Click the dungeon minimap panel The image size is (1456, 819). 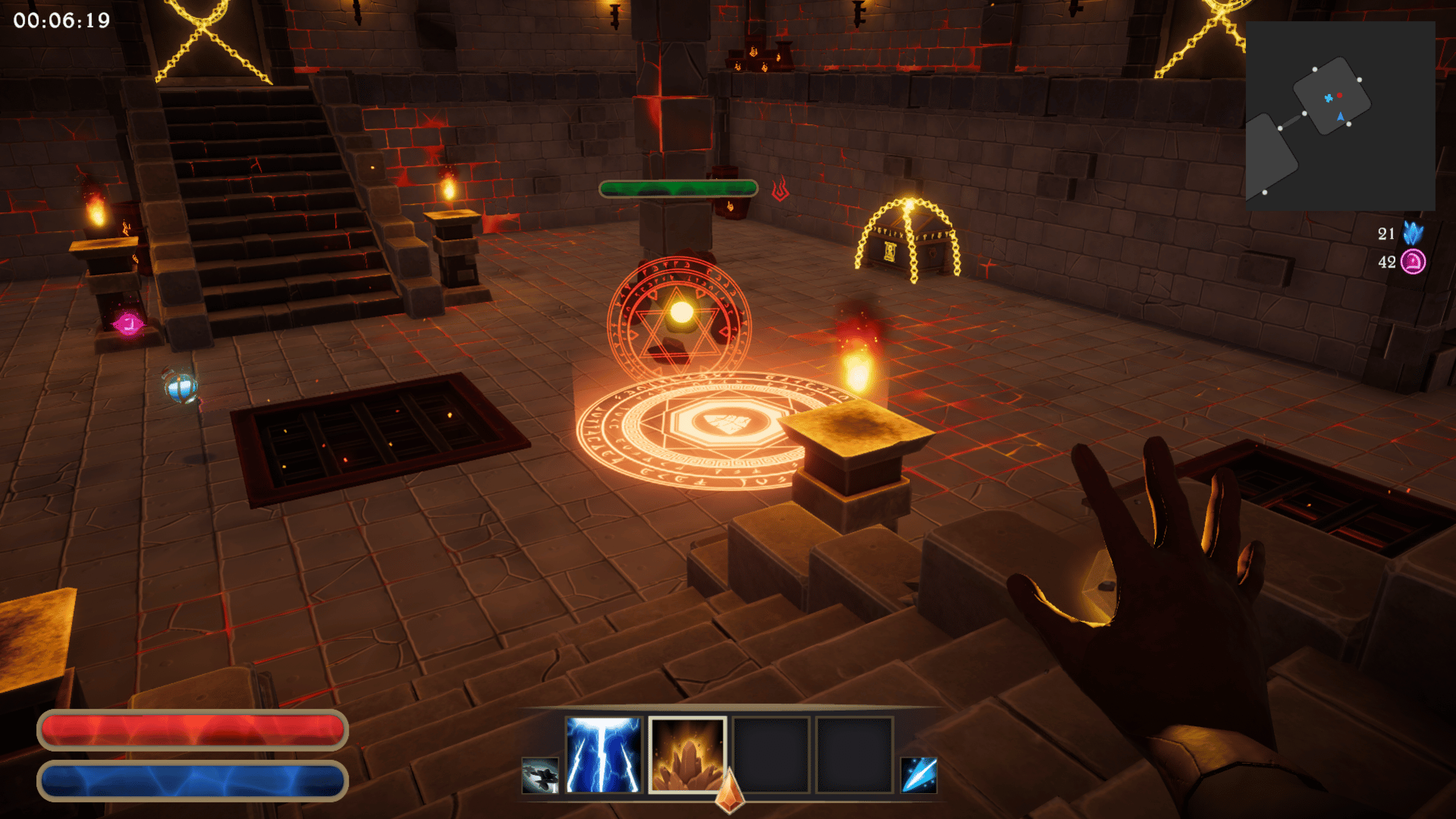click(x=1340, y=116)
